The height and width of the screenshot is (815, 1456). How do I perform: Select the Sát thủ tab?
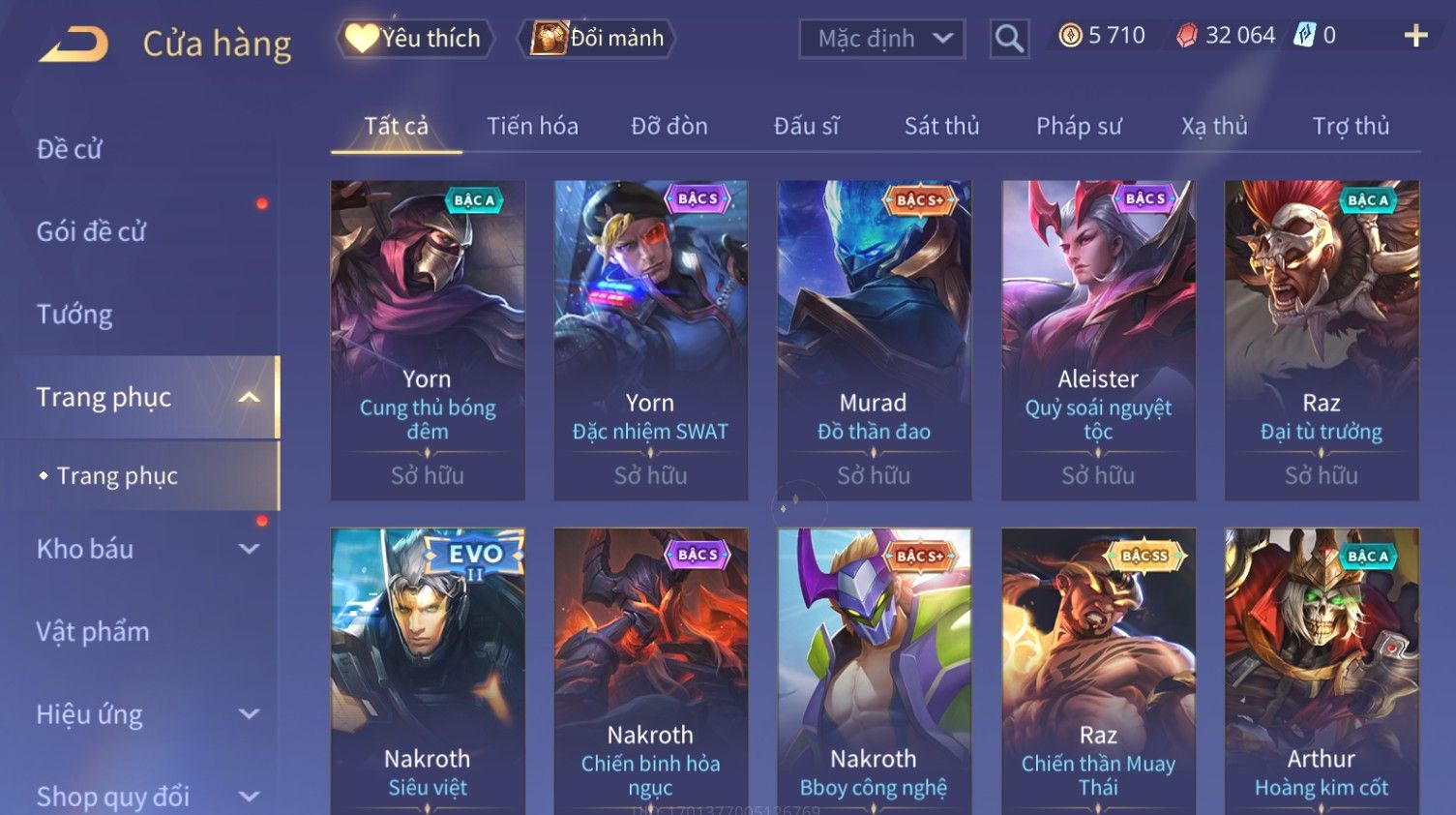coord(941,126)
